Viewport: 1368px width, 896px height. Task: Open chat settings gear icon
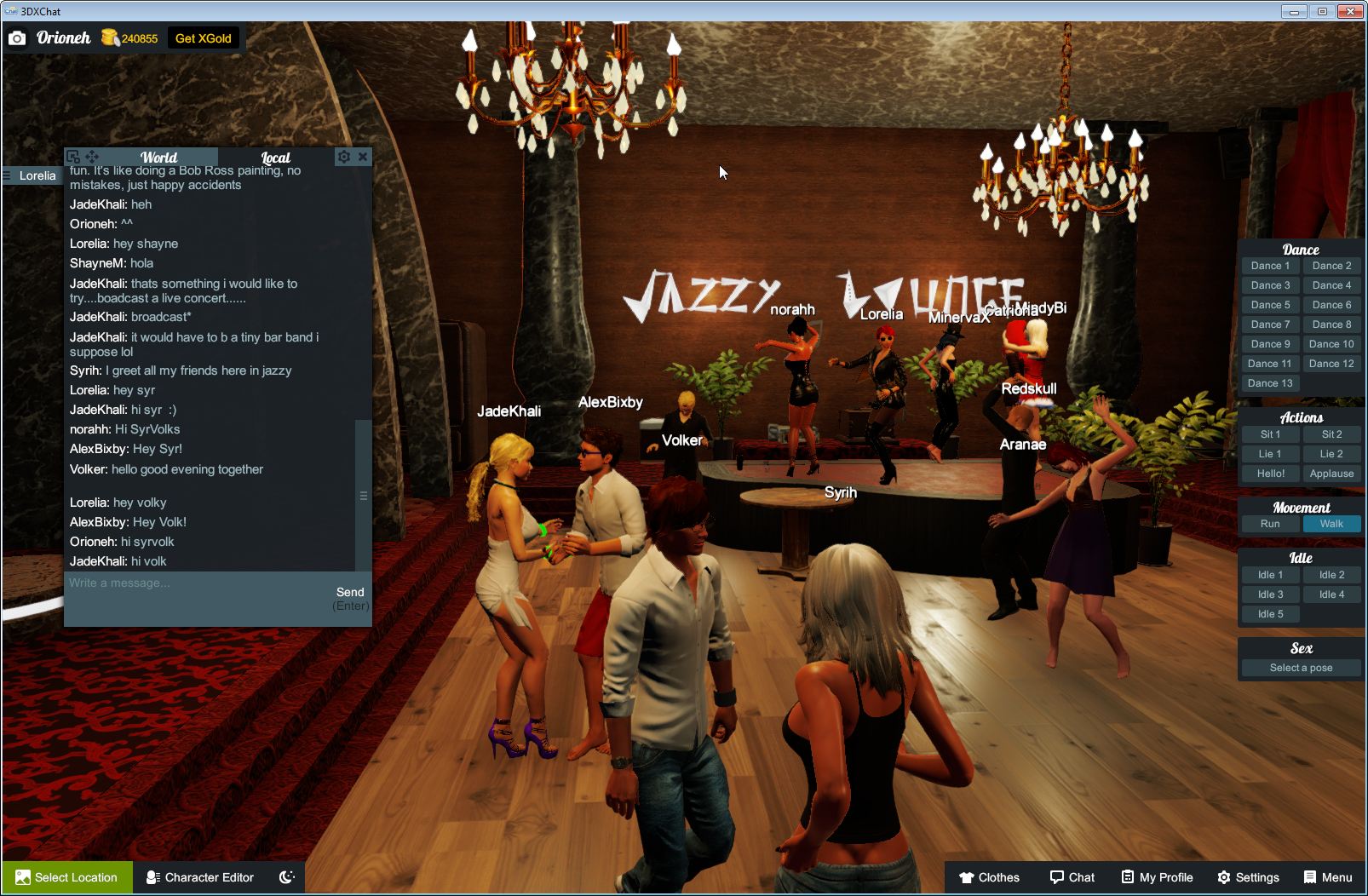point(343,157)
